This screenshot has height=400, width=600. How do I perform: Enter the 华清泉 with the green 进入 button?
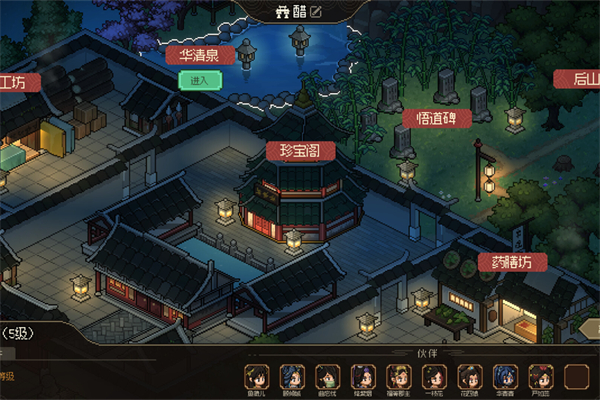(x=200, y=80)
